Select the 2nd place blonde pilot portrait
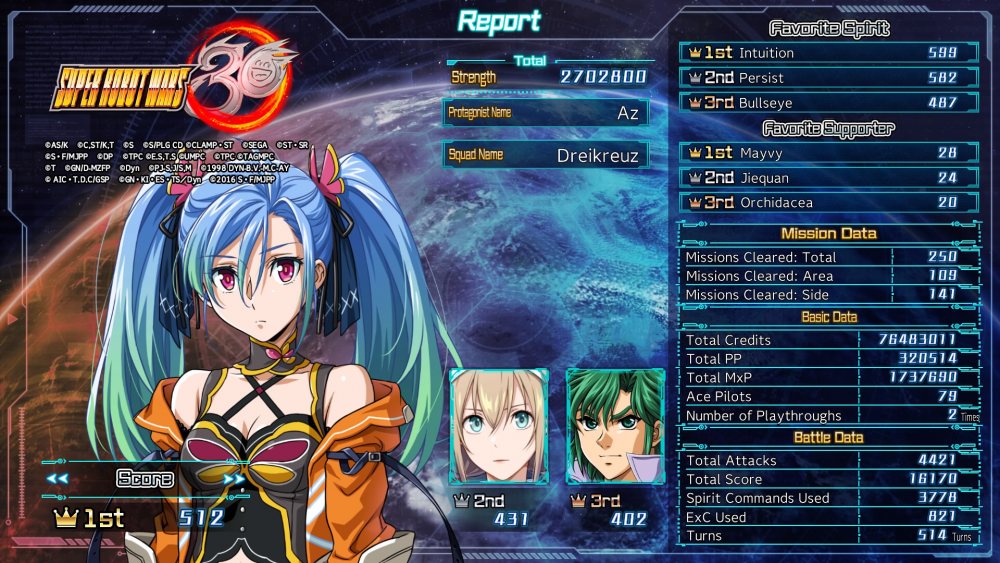1000x563 pixels. pos(499,426)
